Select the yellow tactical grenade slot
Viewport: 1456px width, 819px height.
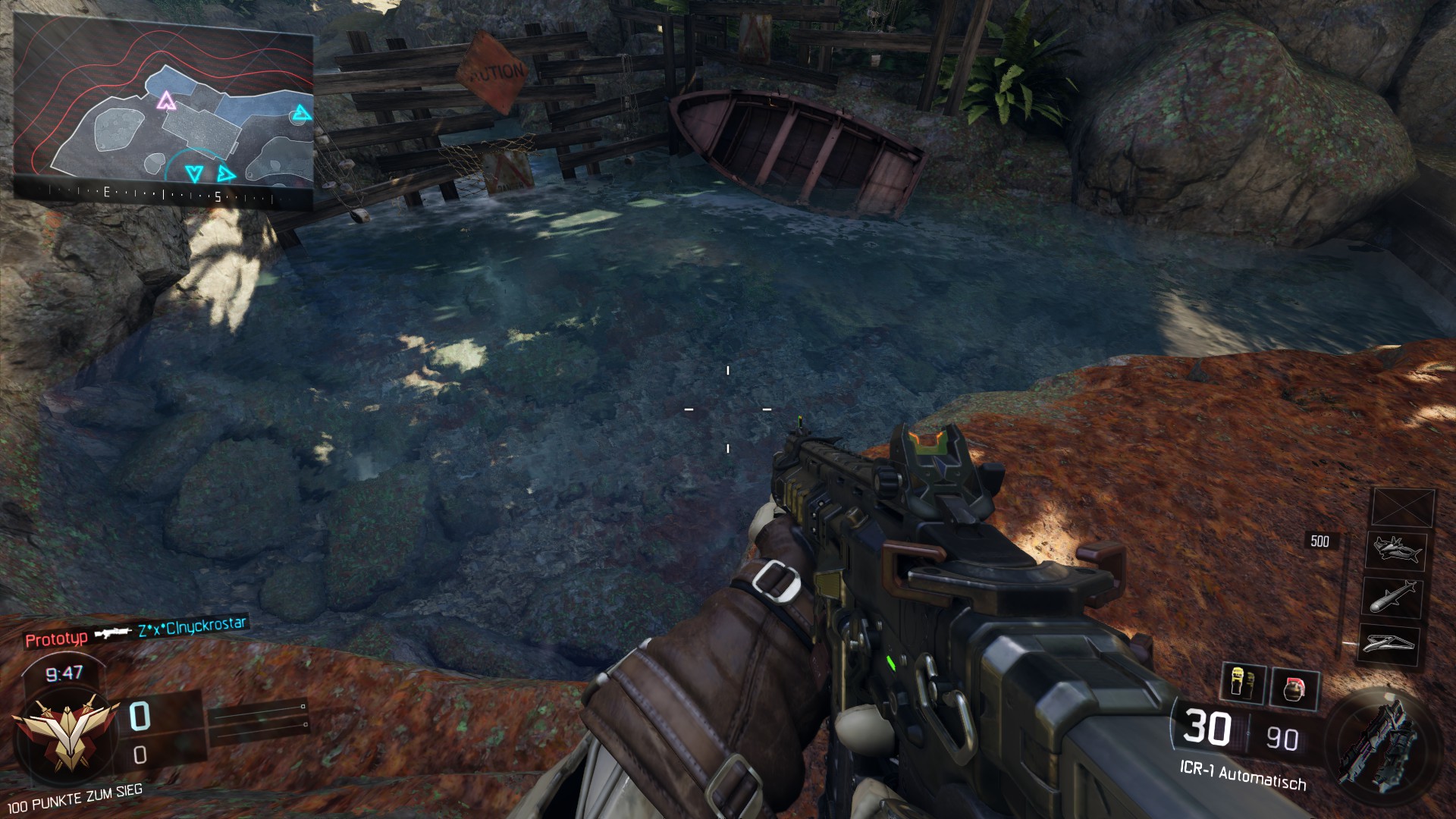[x=1241, y=683]
